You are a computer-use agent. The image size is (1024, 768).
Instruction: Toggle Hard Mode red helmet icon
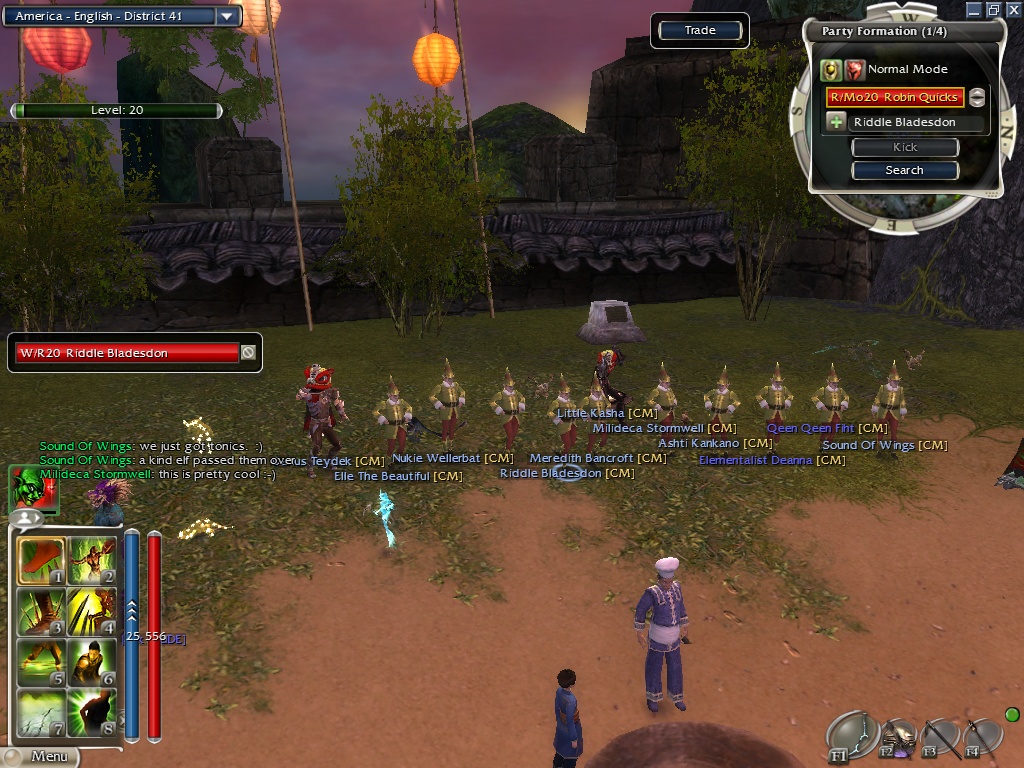point(855,70)
